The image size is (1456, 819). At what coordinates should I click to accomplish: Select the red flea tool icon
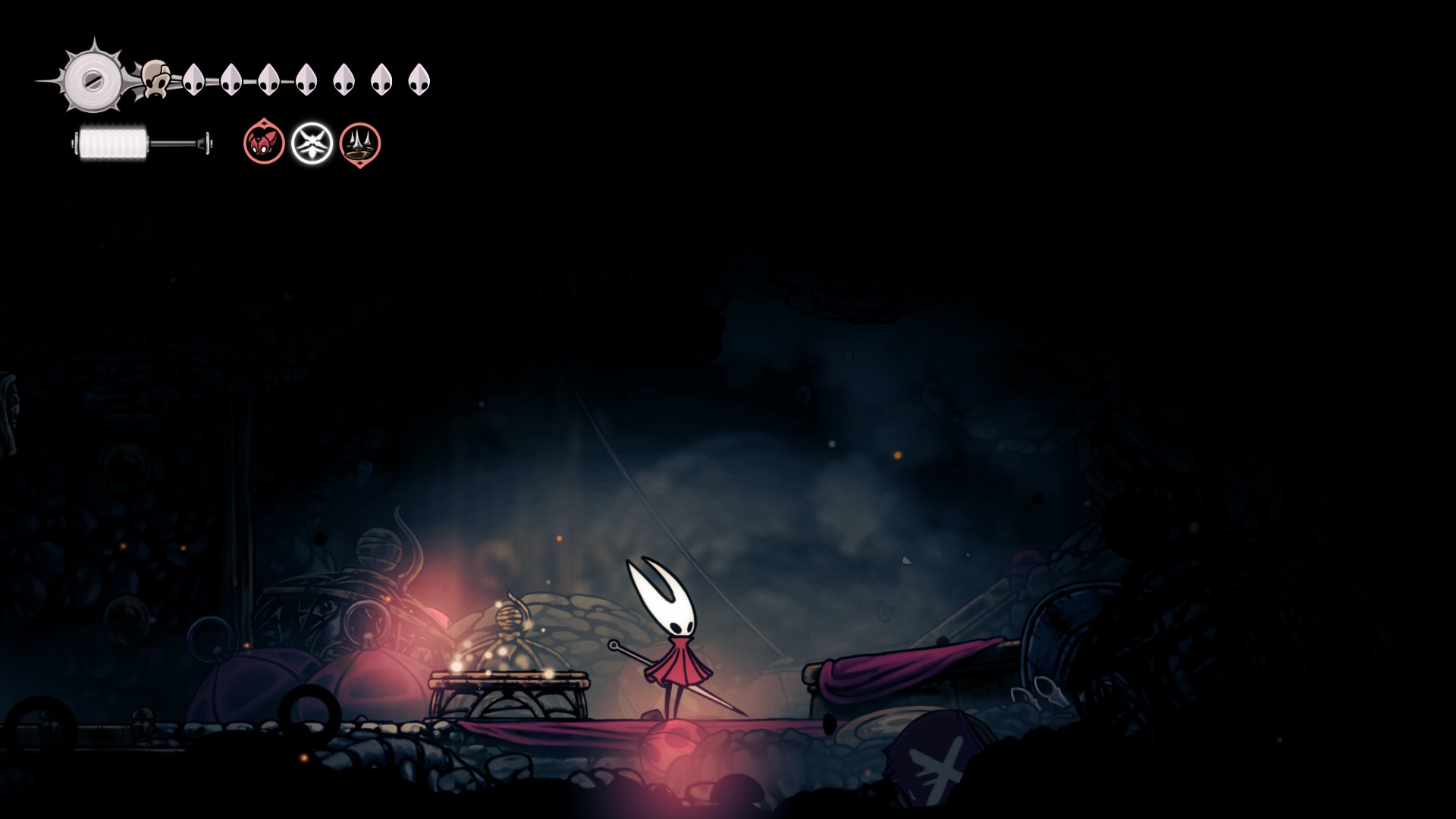pyautogui.click(x=264, y=143)
